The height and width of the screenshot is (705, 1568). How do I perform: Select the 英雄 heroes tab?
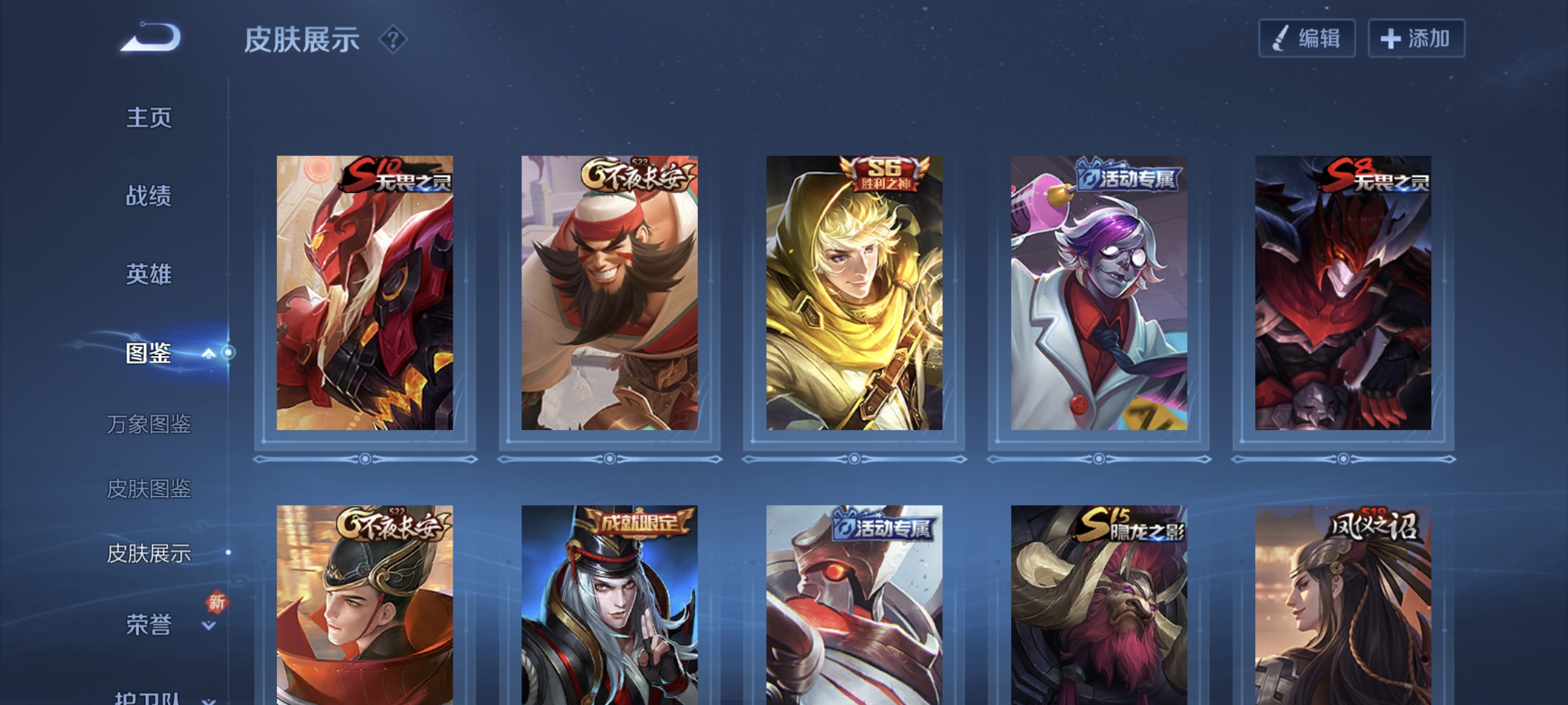coord(149,274)
